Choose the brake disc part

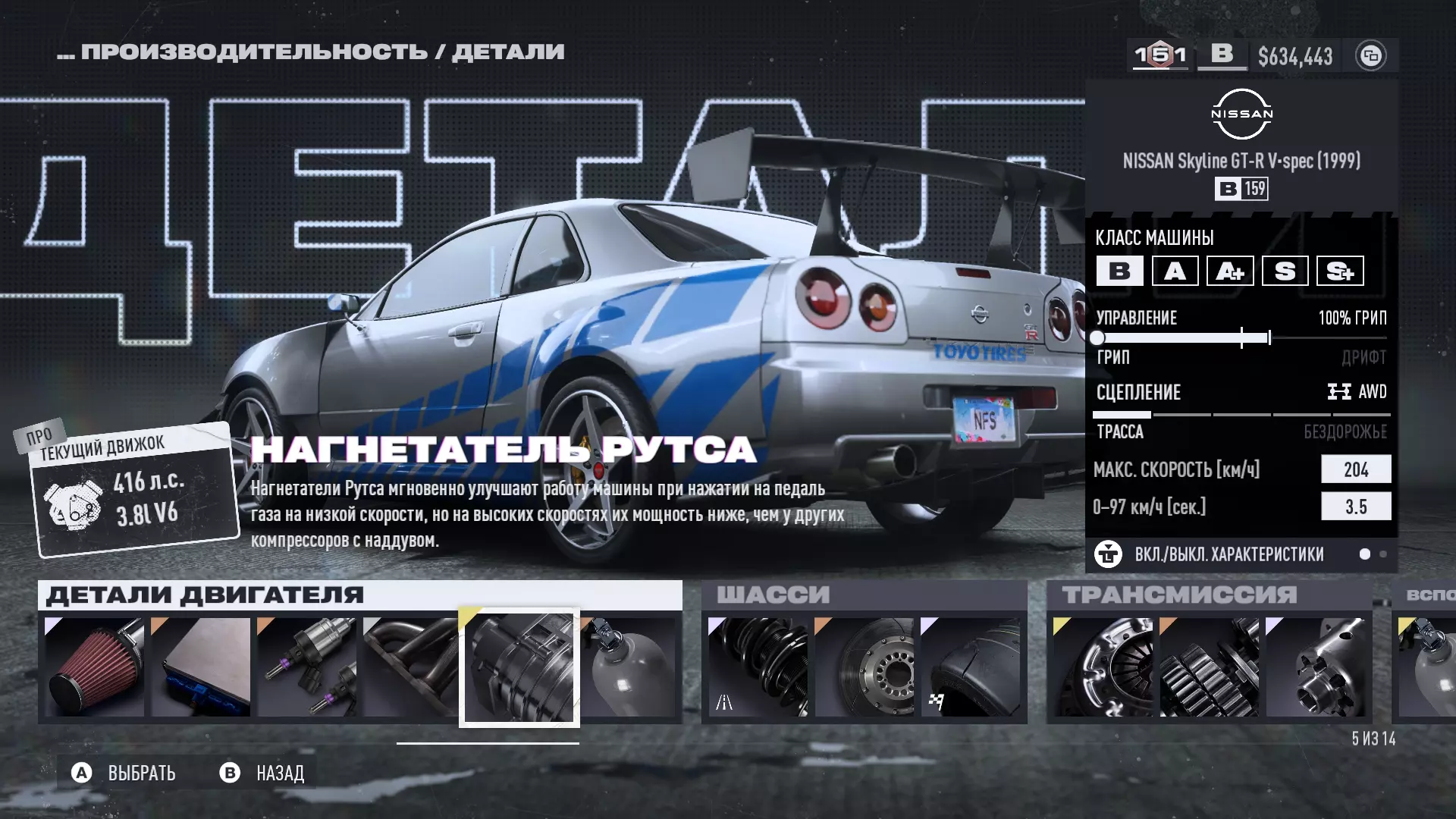[x=864, y=667]
